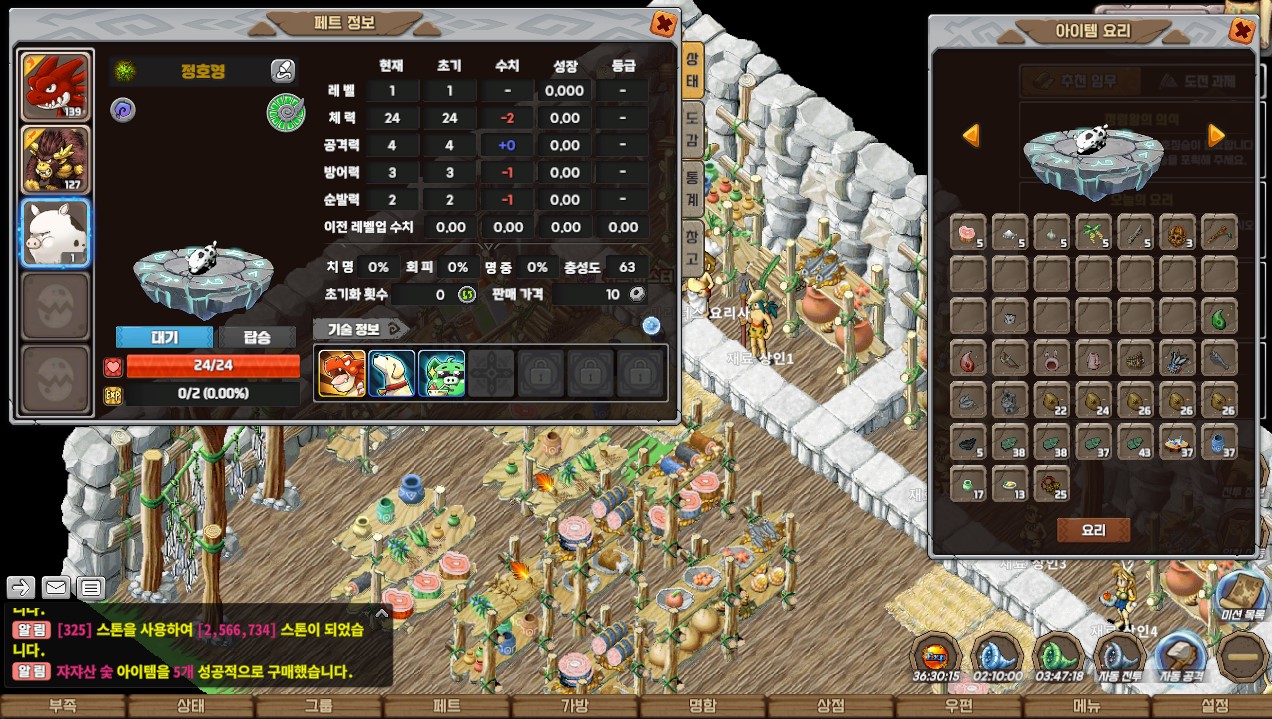Choose the white pig pet portrait
Screen dimensions: 1272x719
coord(56,232)
